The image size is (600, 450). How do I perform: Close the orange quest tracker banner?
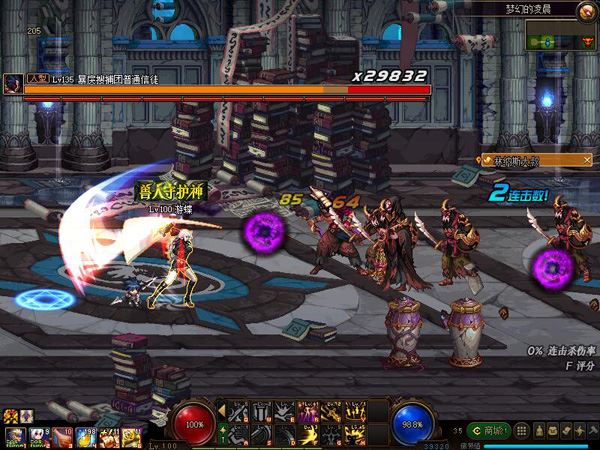[x=587, y=160]
